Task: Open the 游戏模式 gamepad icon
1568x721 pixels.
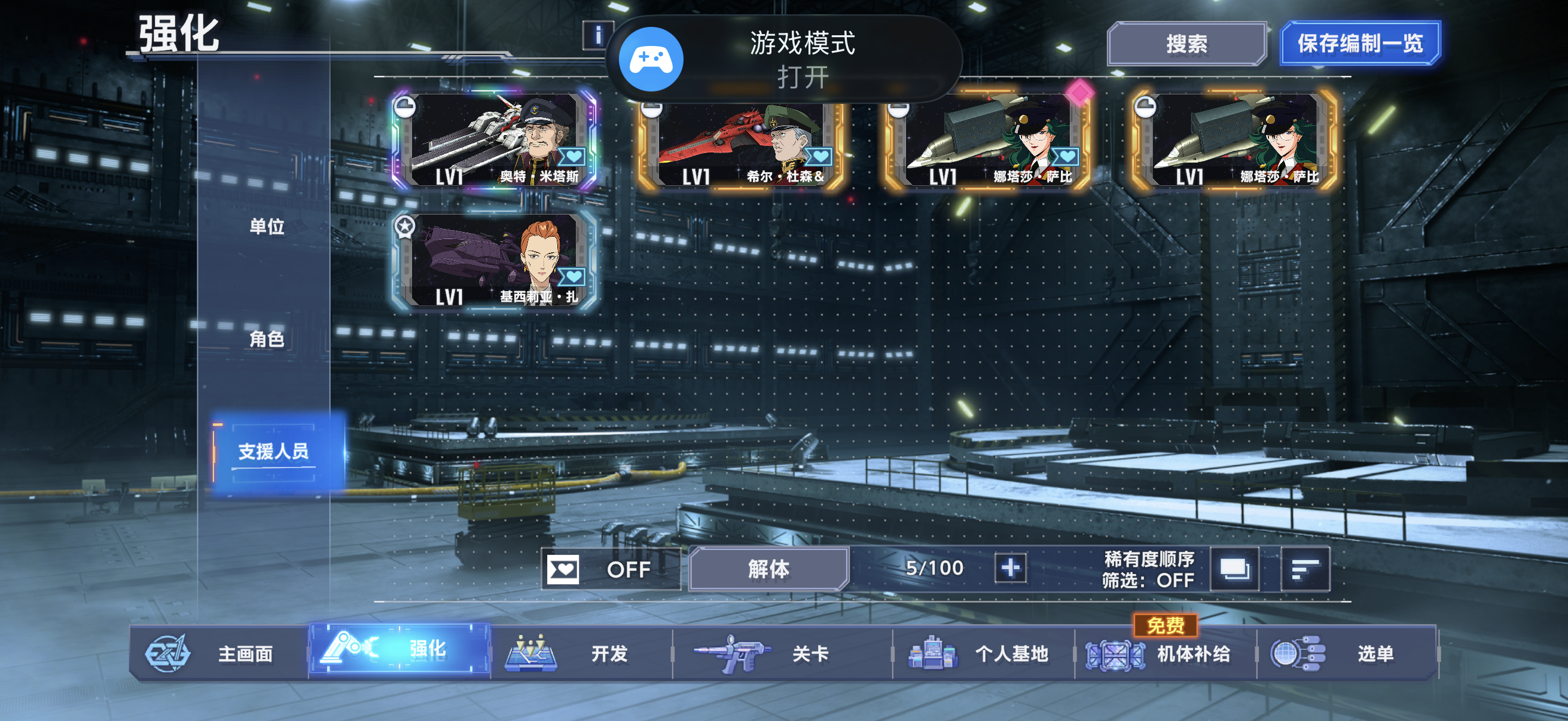Action: point(651,59)
